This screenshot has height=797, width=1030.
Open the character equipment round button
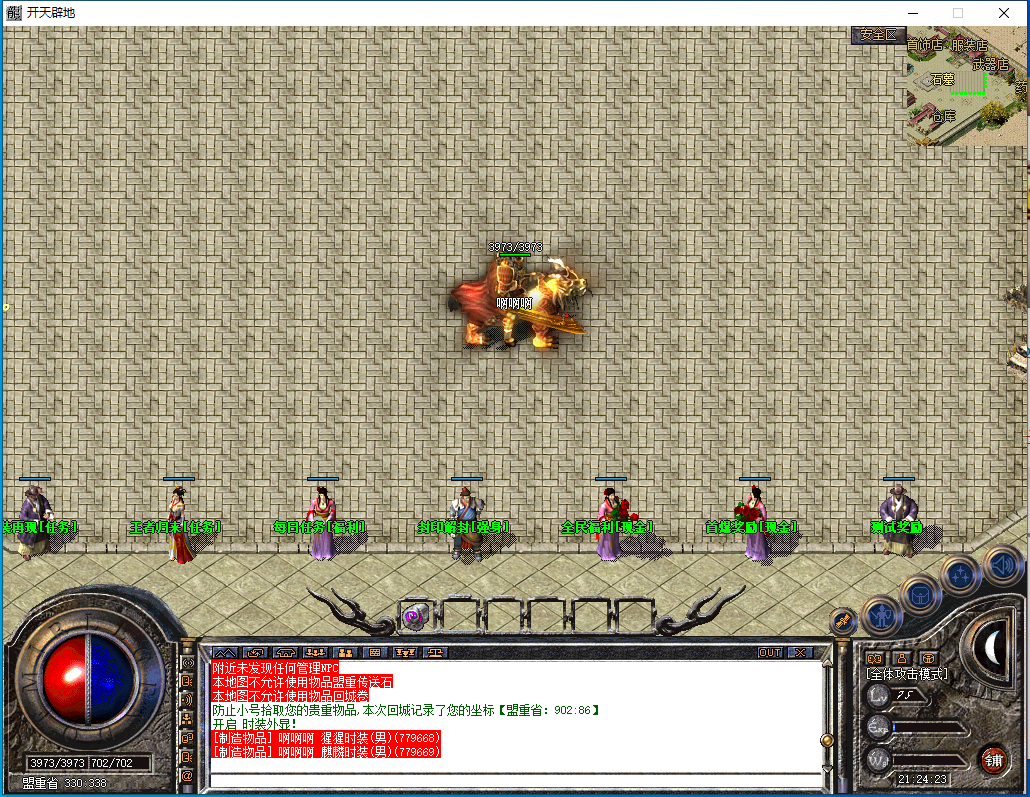click(x=881, y=616)
